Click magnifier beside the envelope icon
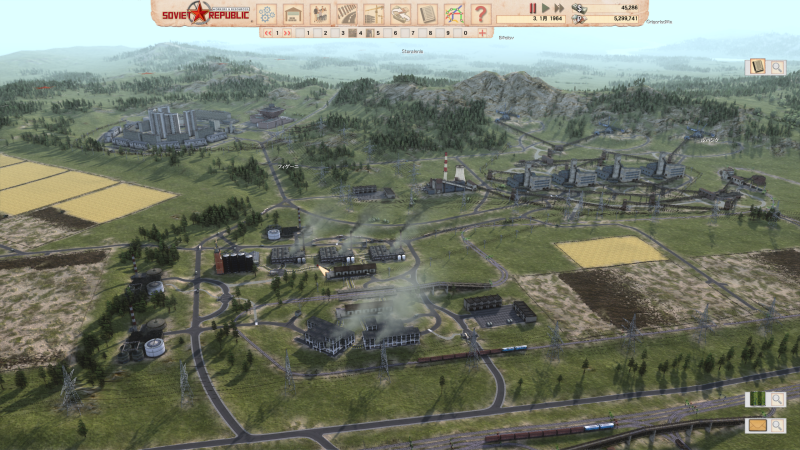Screen dimensions: 800x450 777,425
